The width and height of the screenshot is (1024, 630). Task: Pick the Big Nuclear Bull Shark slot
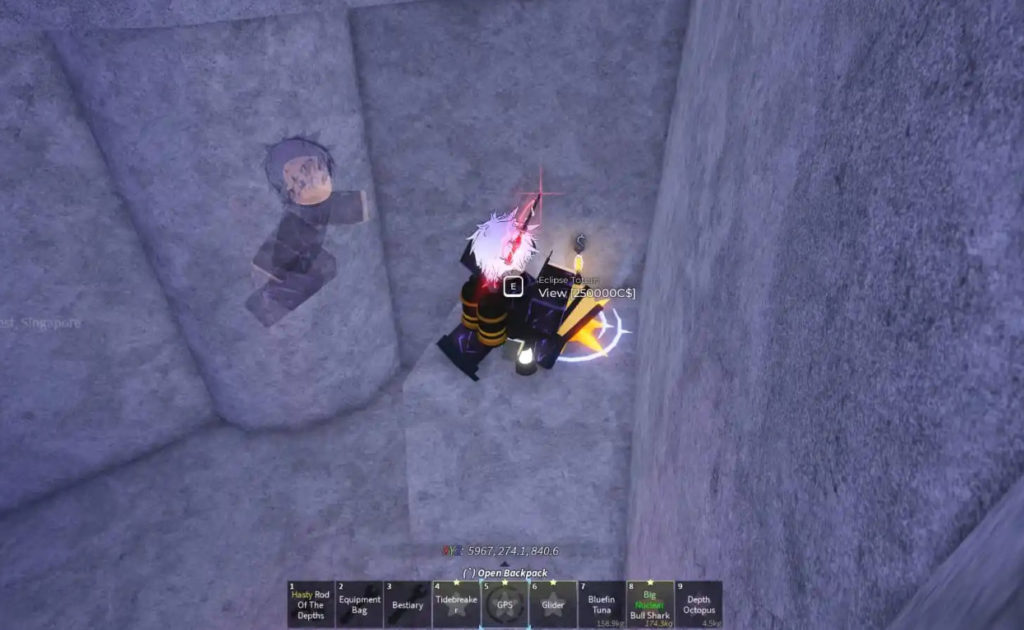pyautogui.click(x=649, y=604)
